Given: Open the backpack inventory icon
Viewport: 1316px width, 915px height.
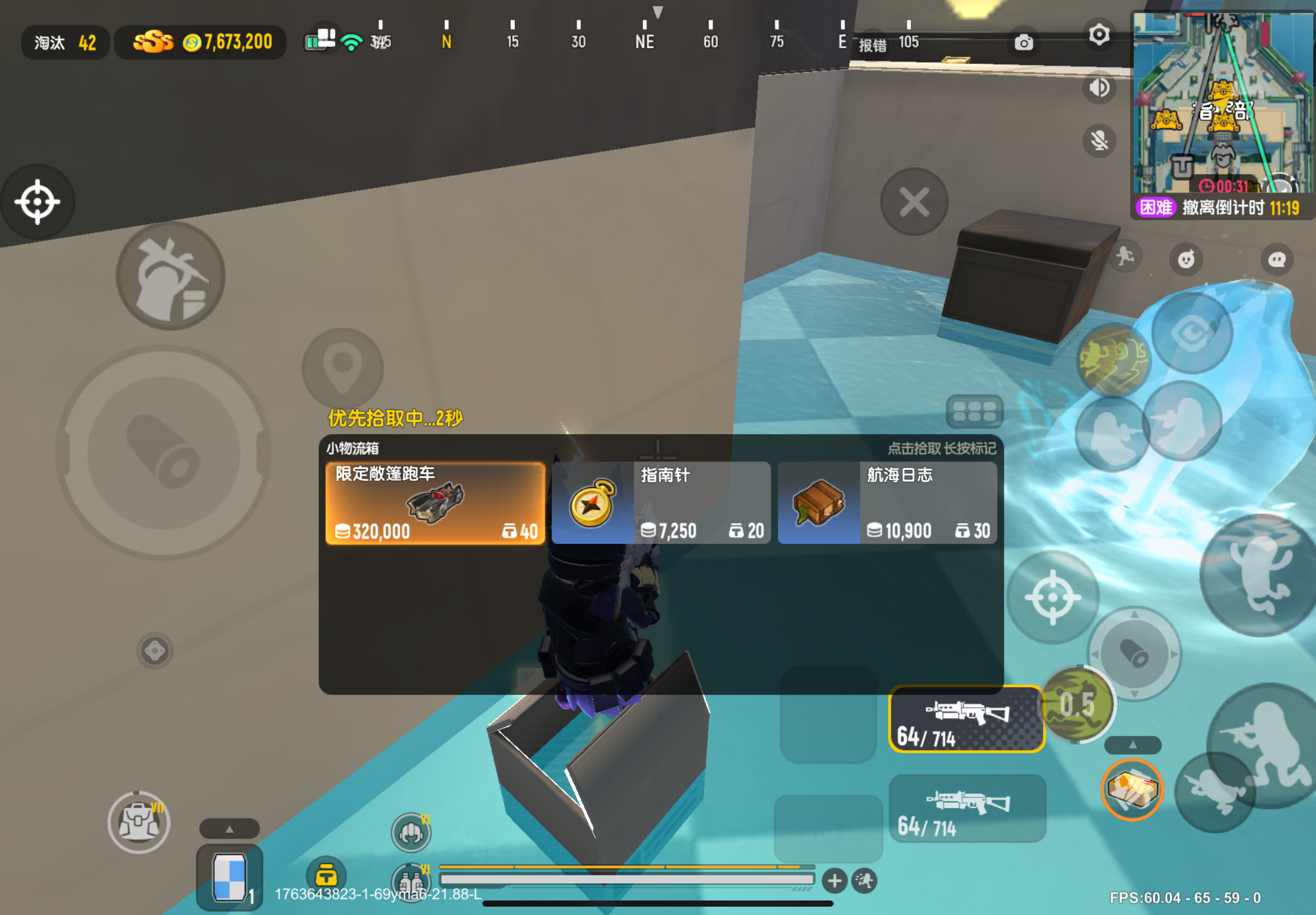Looking at the screenshot, I should 139,822.
